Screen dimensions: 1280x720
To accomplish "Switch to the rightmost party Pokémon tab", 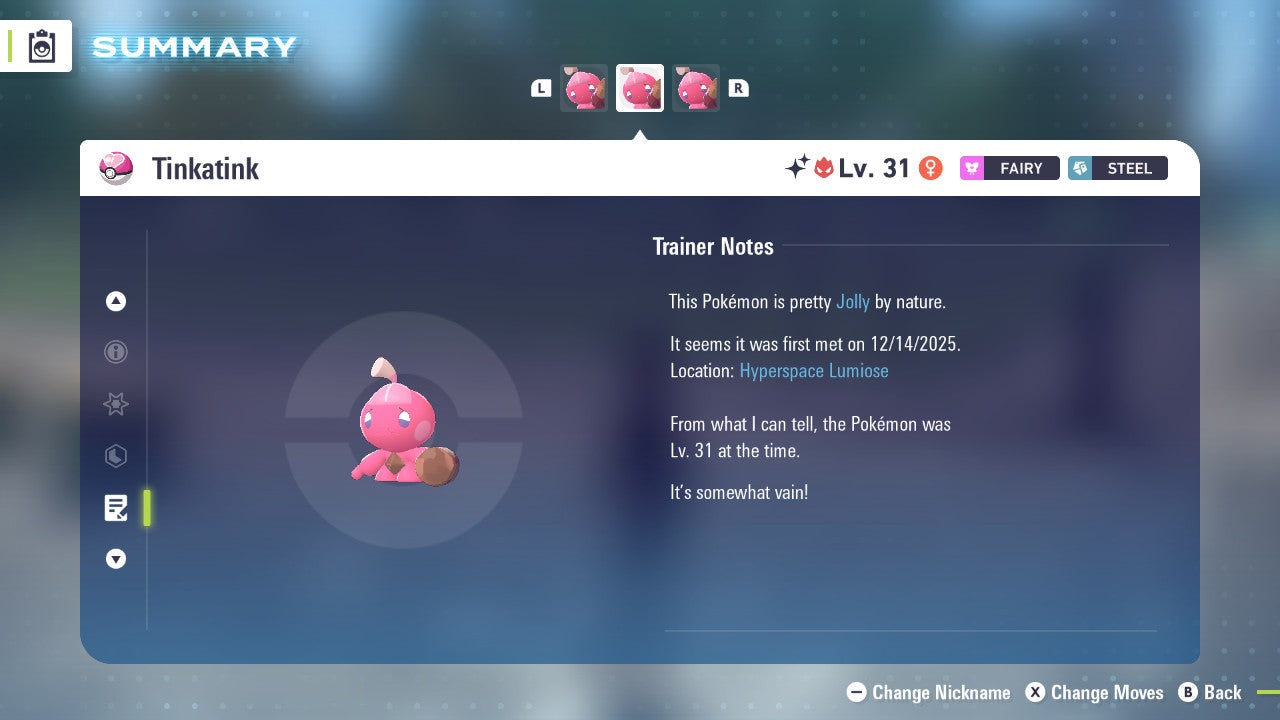I will (x=696, y=87).
